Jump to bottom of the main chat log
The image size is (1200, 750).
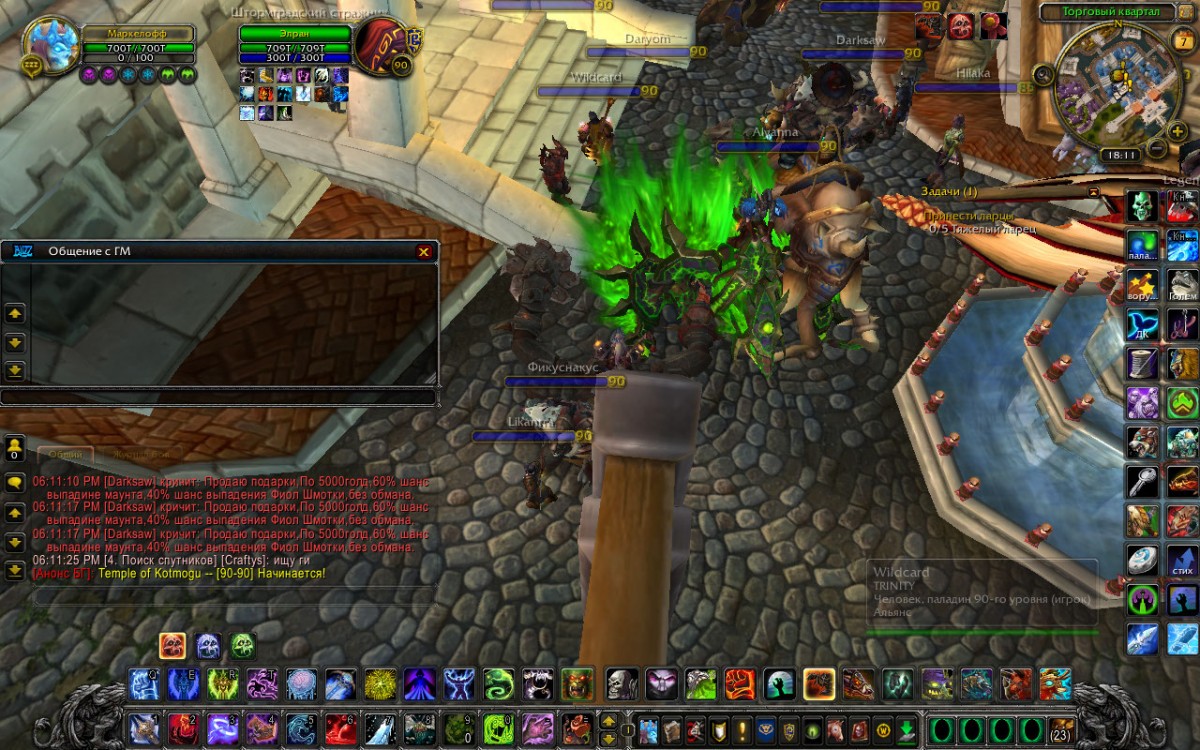15,571
